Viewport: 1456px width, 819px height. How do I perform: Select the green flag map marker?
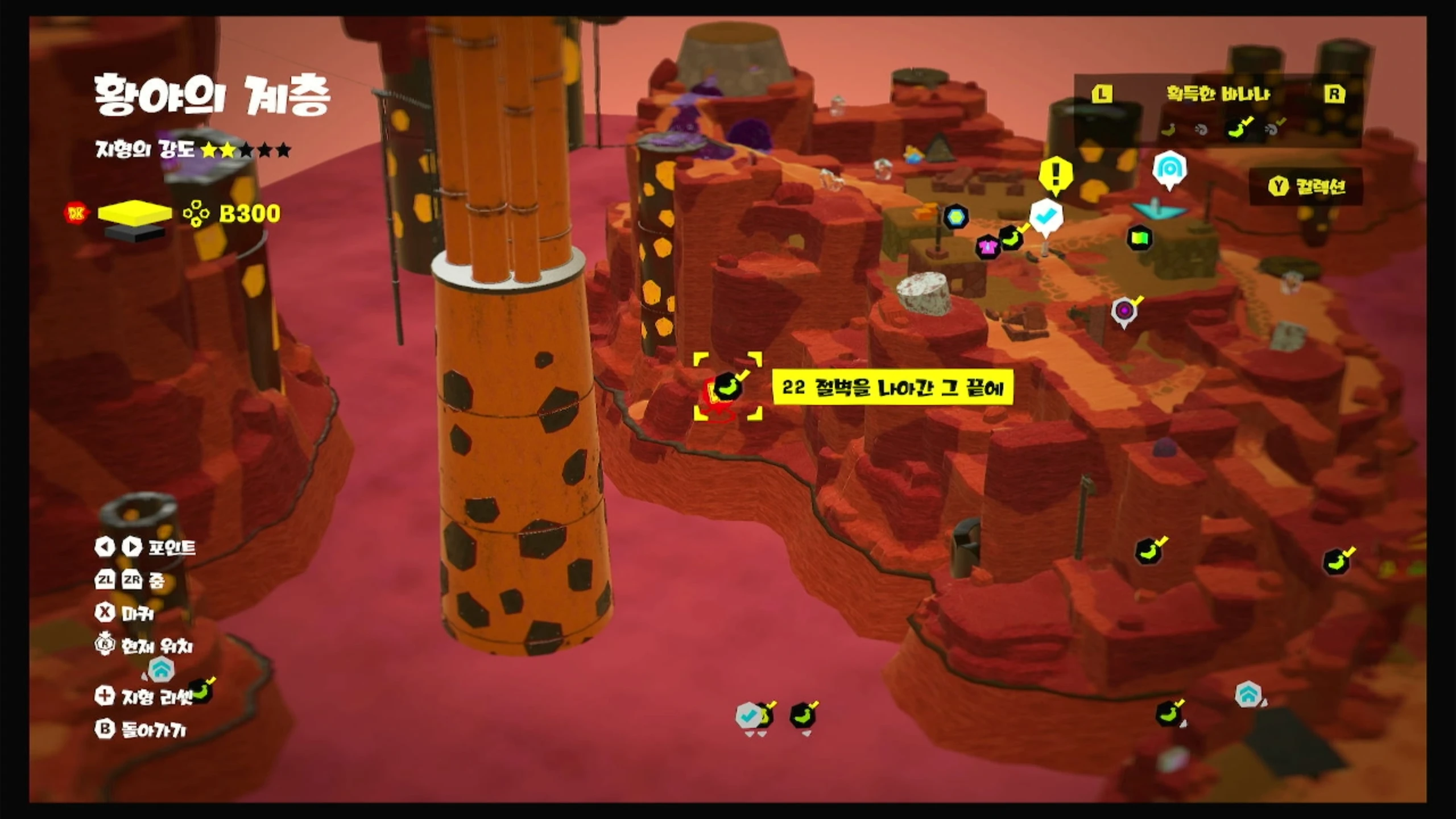pos(1140,238)
